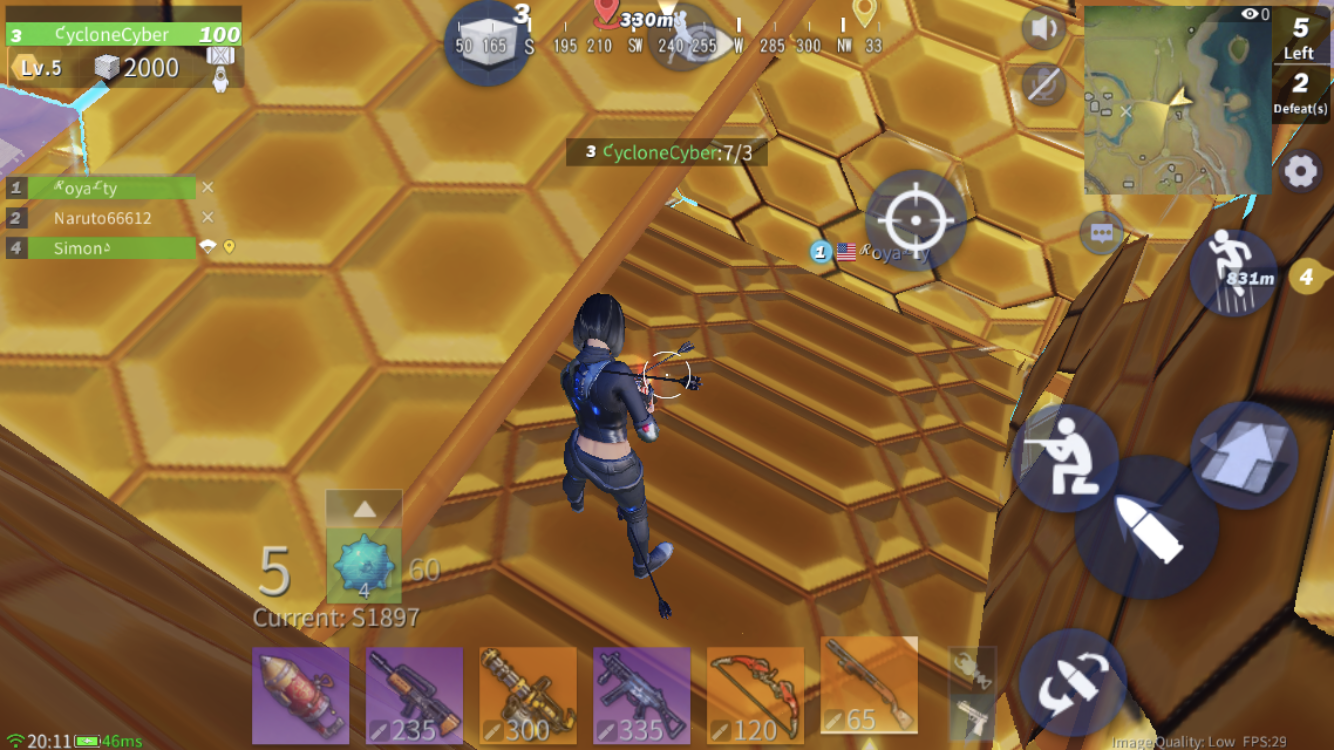Toggle the speaker sound button
Image resolution: width=1334 pixels, height=750 pixels.
click(1043, 30)
